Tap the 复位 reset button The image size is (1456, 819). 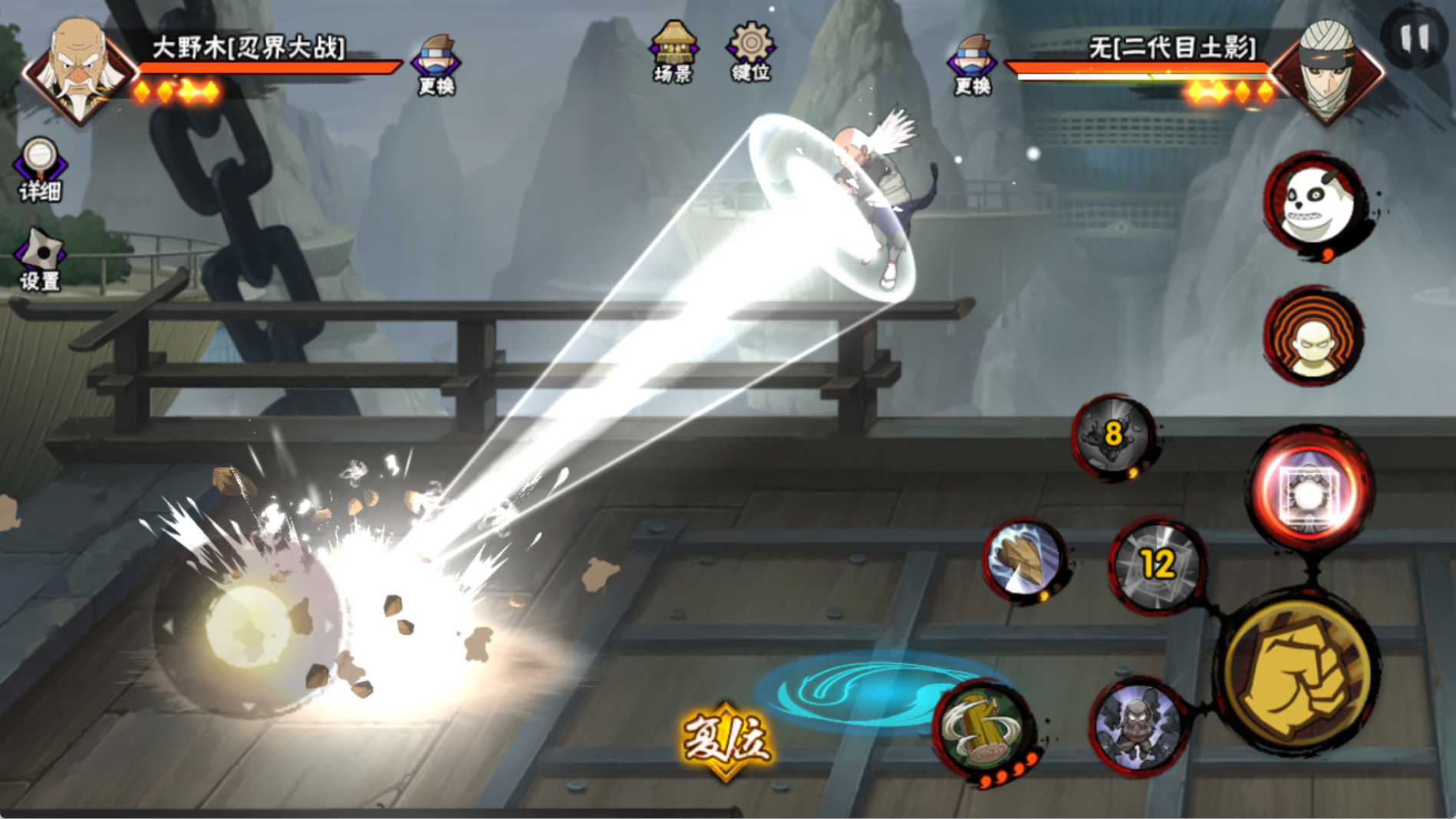click(x=725, y=738)
